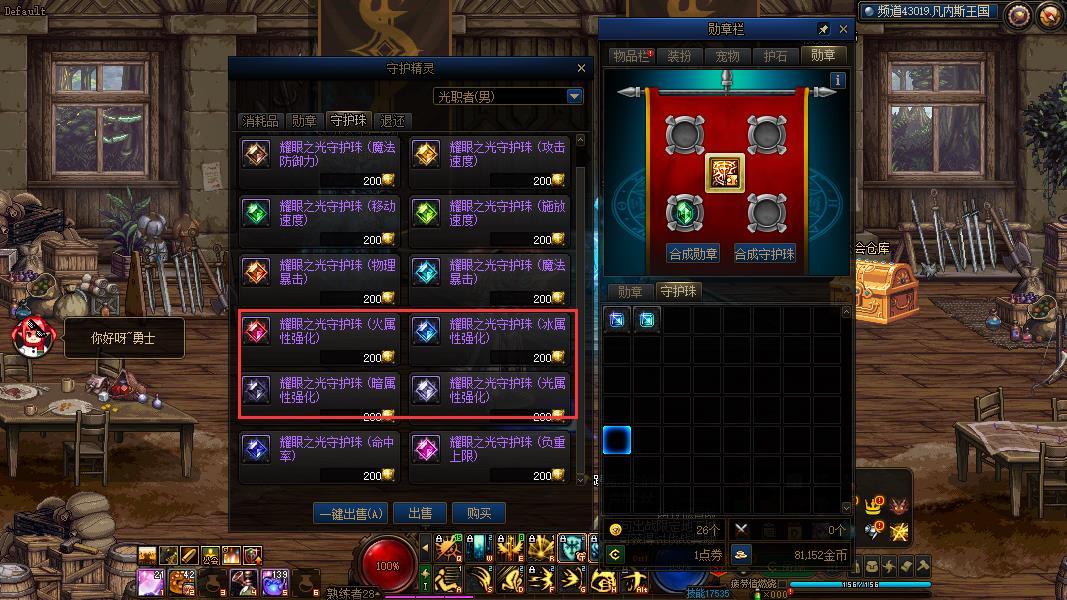Click the 出售 sell button
The height and width of the screenshot is (600, 1067).
click(420, 513)
